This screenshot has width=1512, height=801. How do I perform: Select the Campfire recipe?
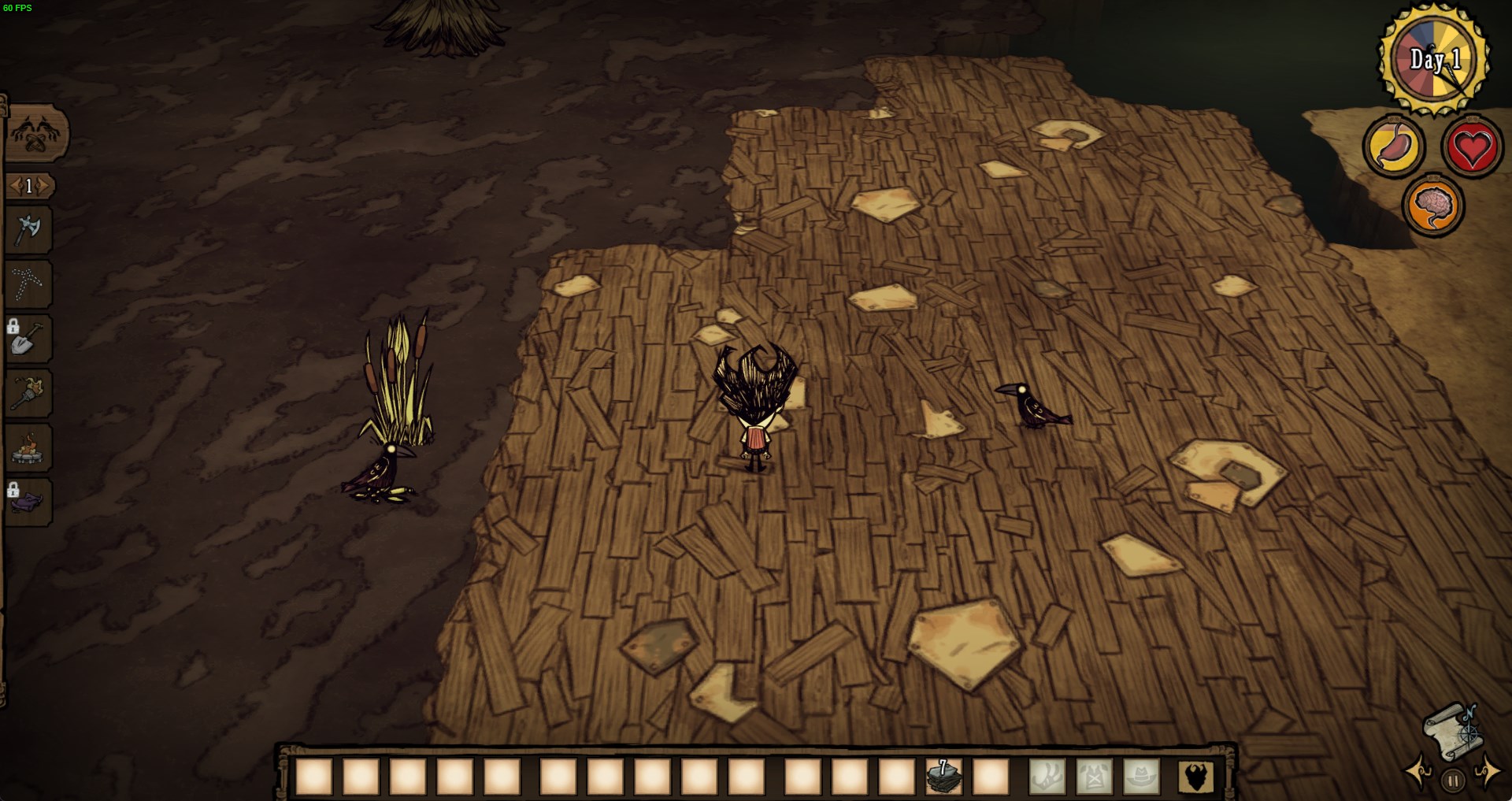click(29, 447)
